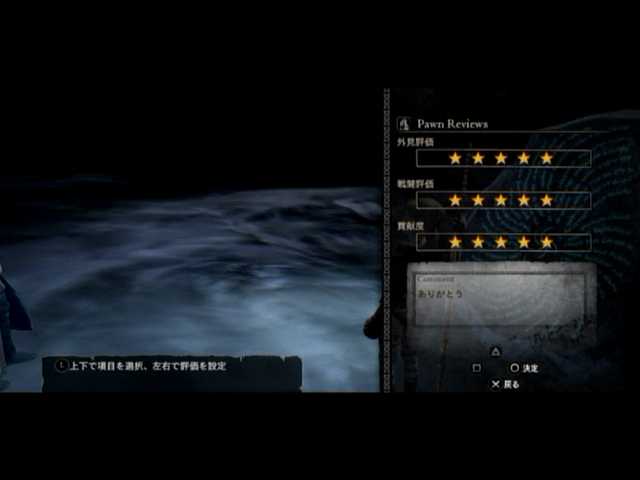Select the 戦闘評価 battle rating row
Screen dimensions: 640x480
(x=503, y=200)
